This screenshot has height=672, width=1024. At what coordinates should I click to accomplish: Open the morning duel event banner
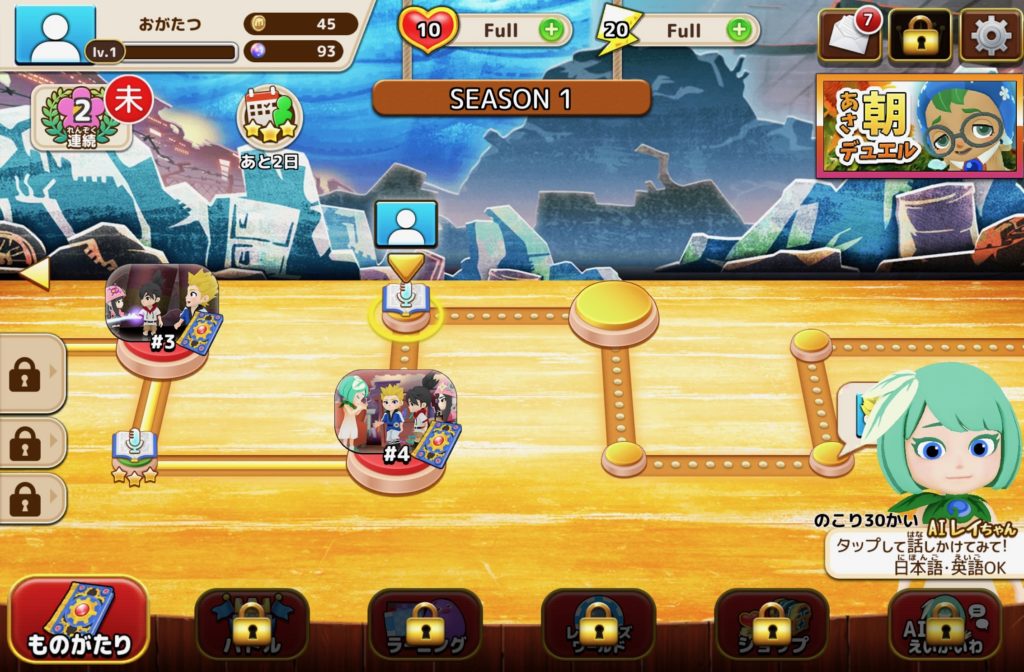919,126
